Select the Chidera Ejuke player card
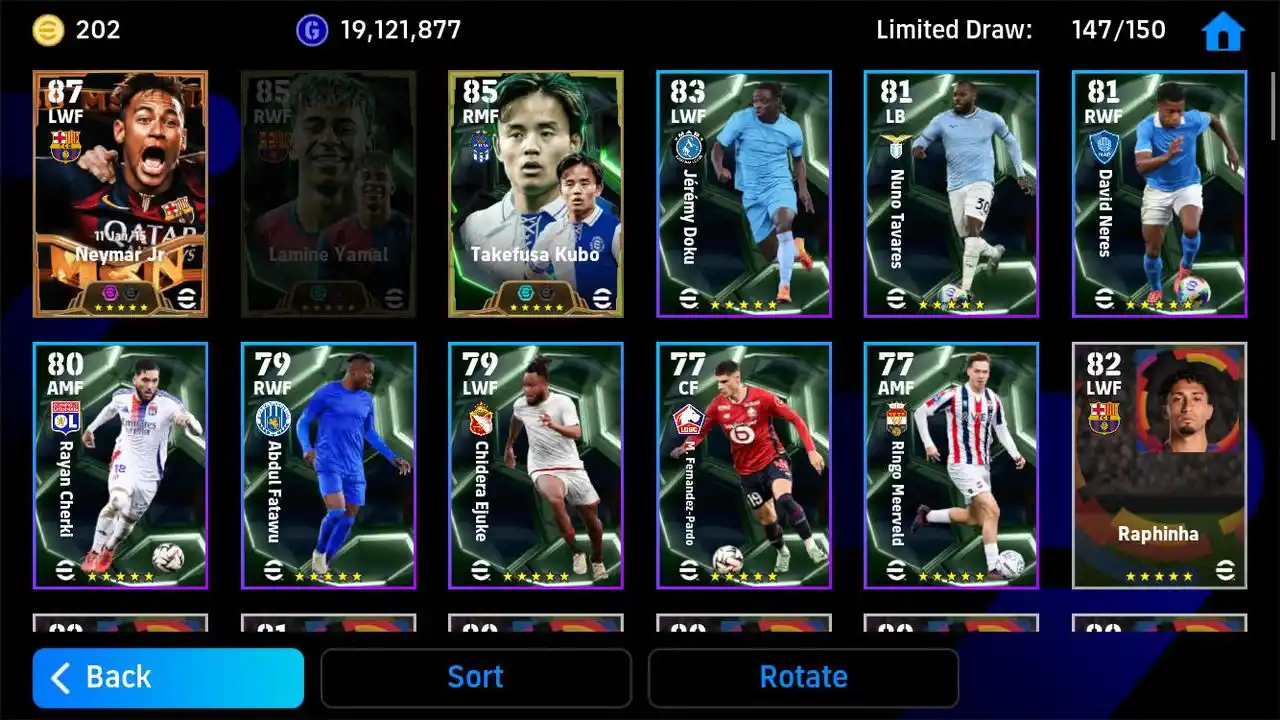This screenshot has width=1280, height=720. [536, 465]
